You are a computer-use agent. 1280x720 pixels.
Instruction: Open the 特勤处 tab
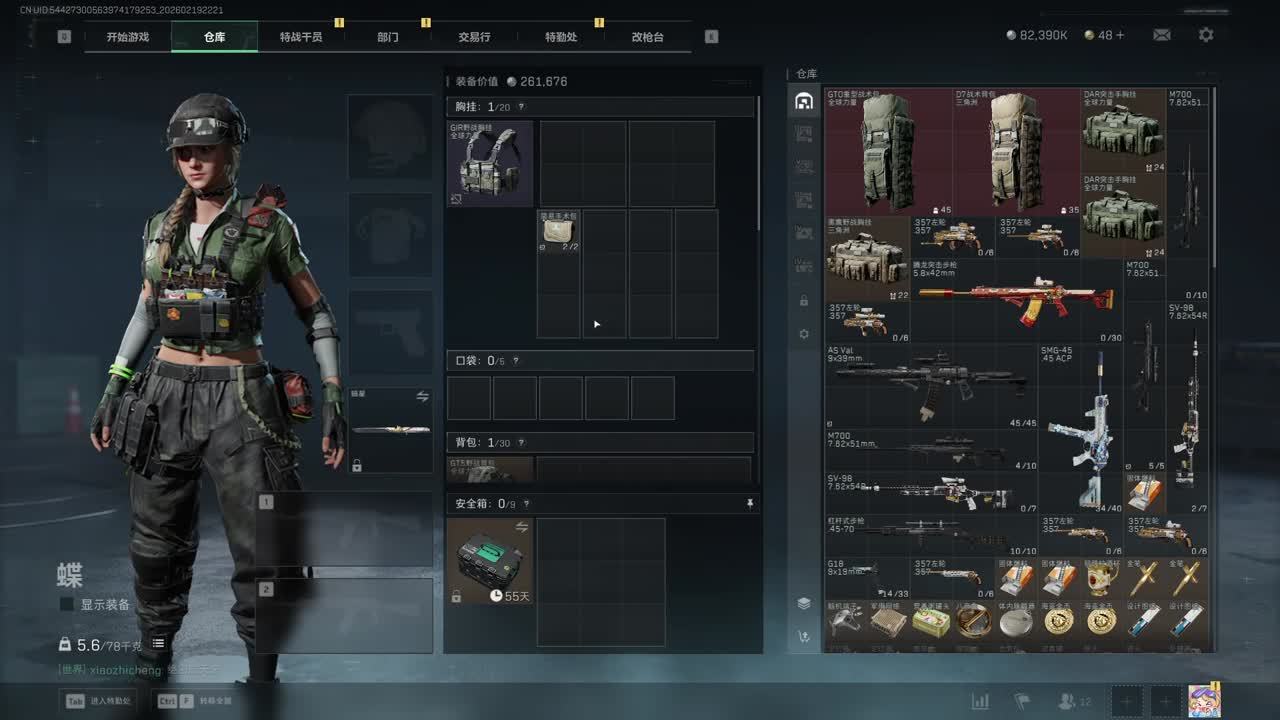coord(561,37)
